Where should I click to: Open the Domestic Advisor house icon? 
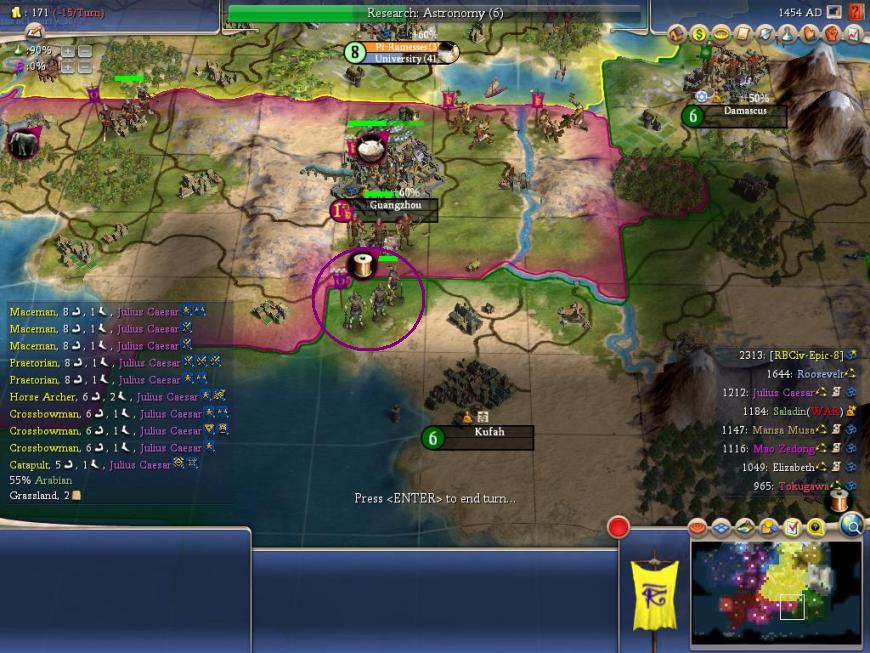[x=678, y=33]
